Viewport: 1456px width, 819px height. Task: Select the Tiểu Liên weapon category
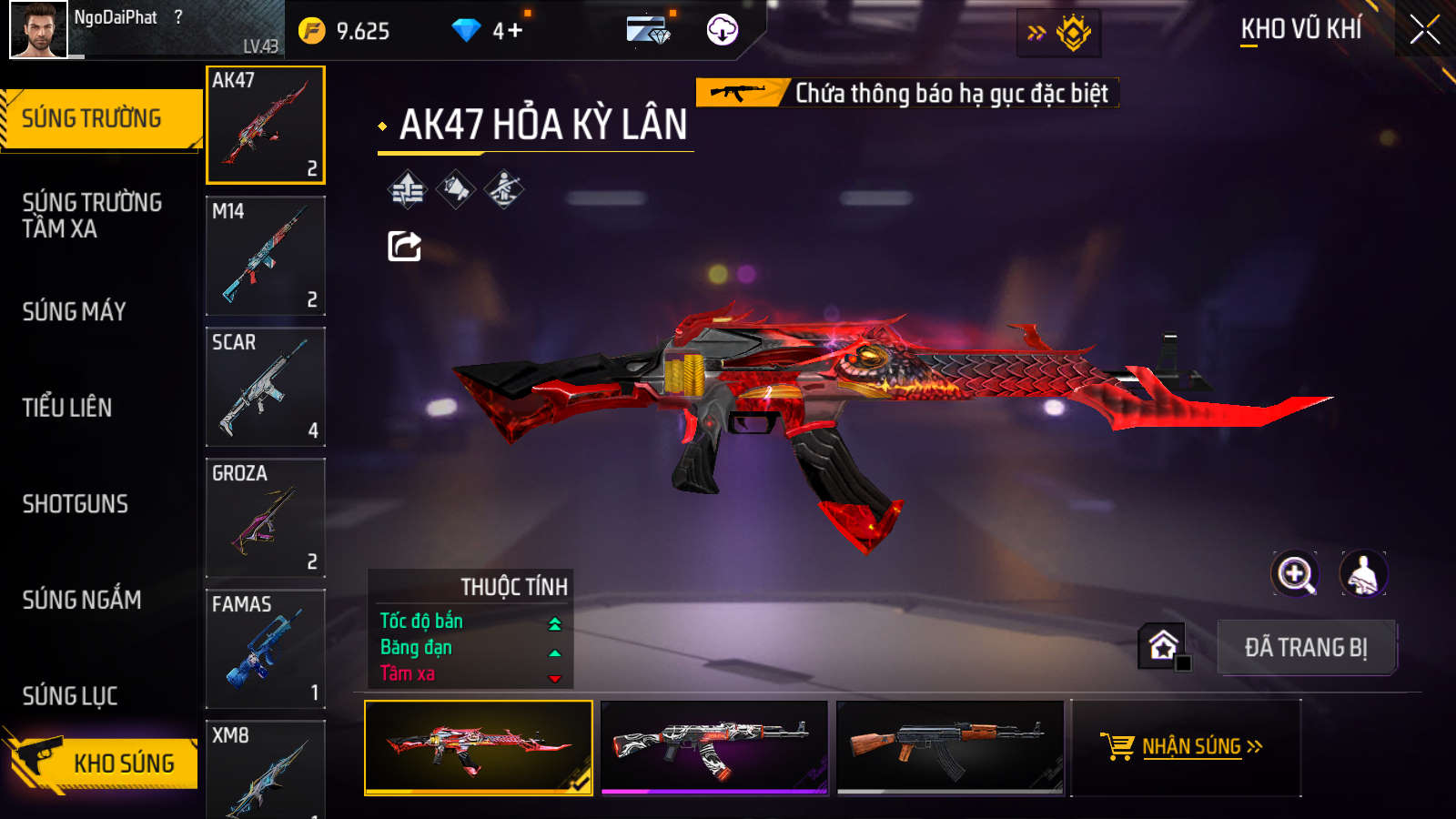(67, 408)
